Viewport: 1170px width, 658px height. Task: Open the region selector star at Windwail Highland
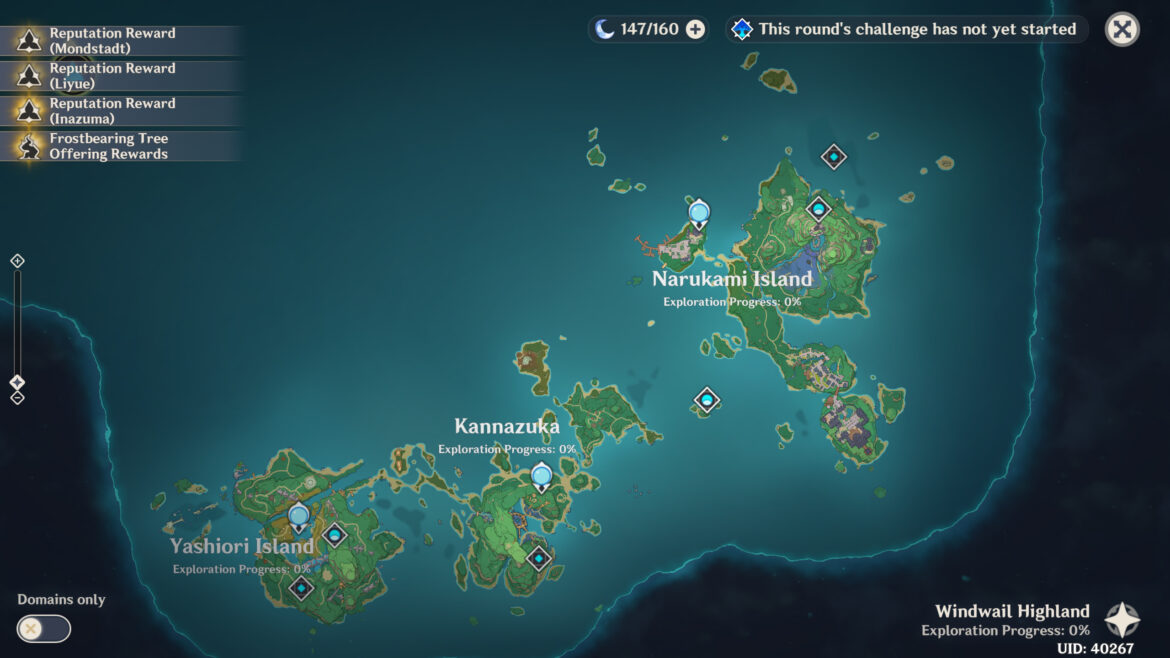1121,620
